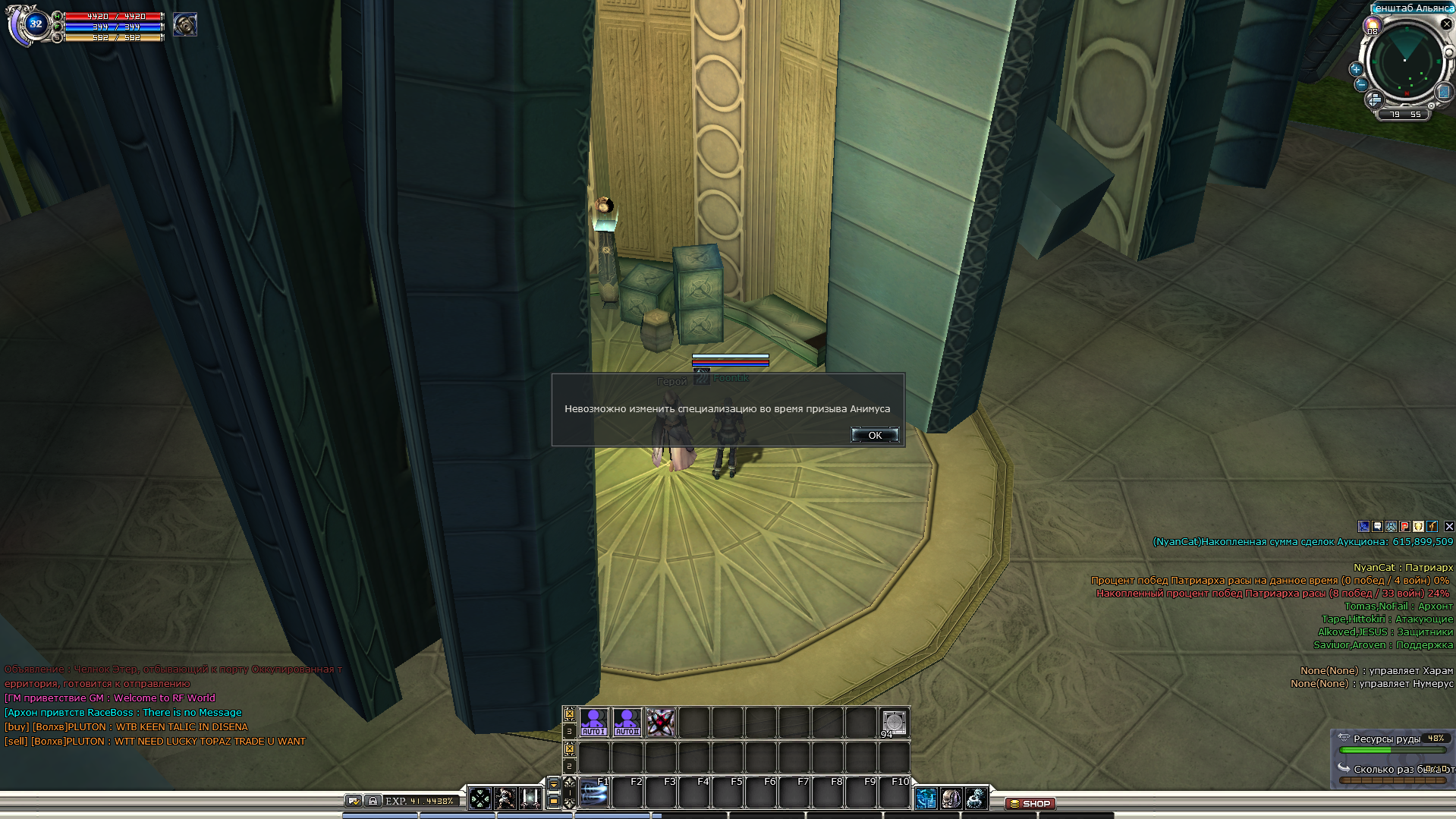Close the minimap with its X button
1456x819 pixels.
coord(1446,24)
